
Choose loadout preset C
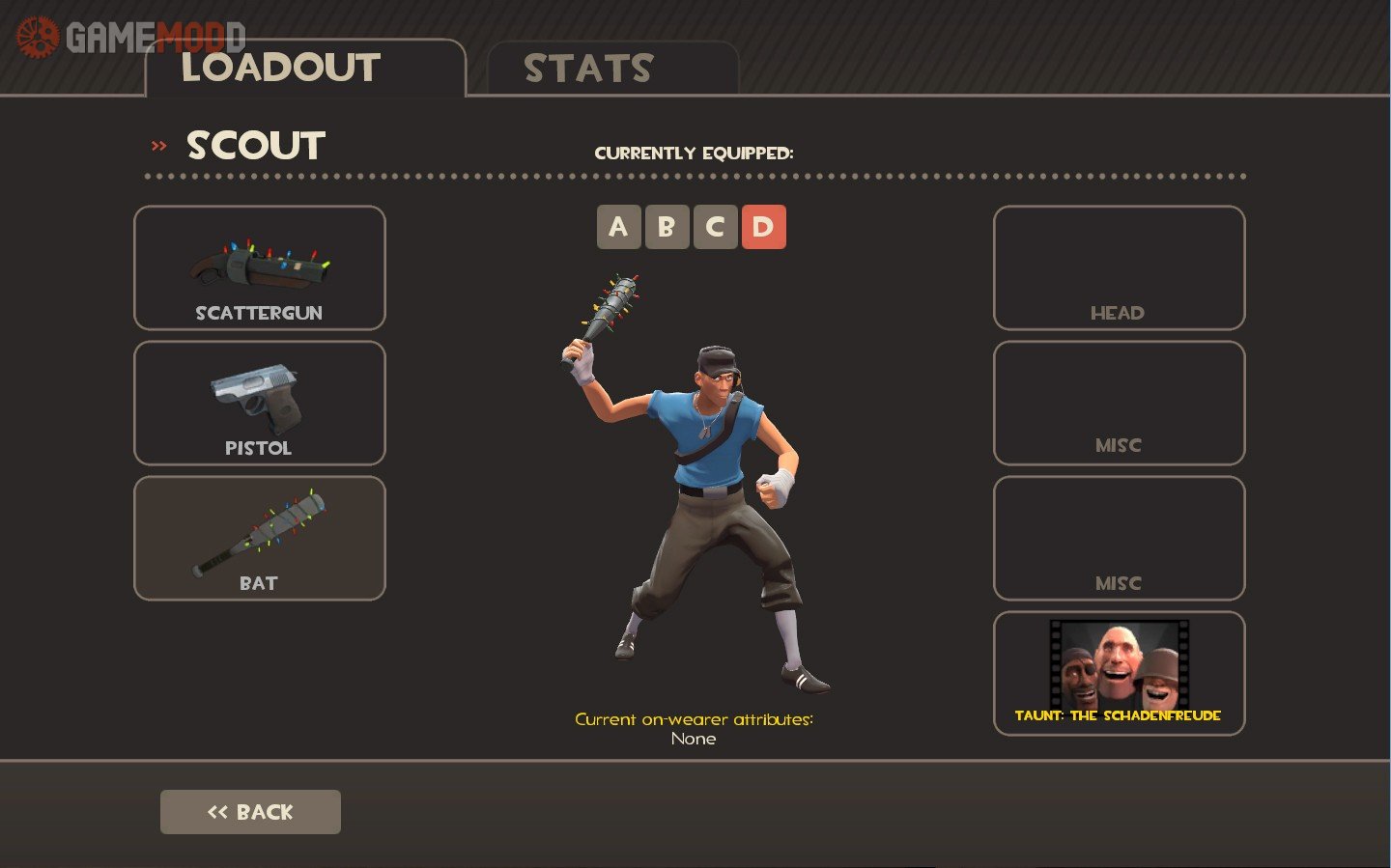coord(715,228)
